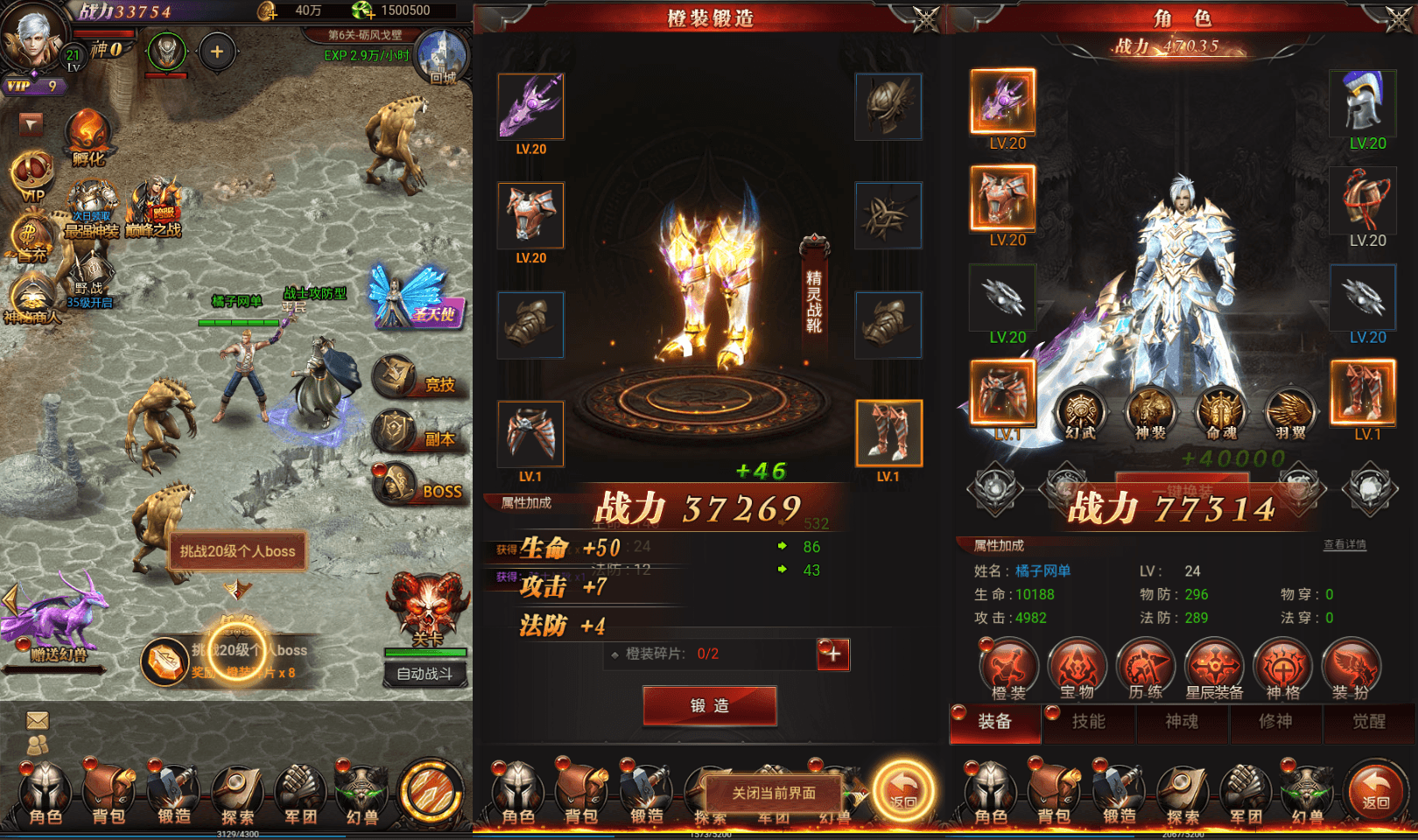This screenshot has width=1418, height=840.
Task: Open the 巅峰之战 event icon
Action: pos(159,203)
